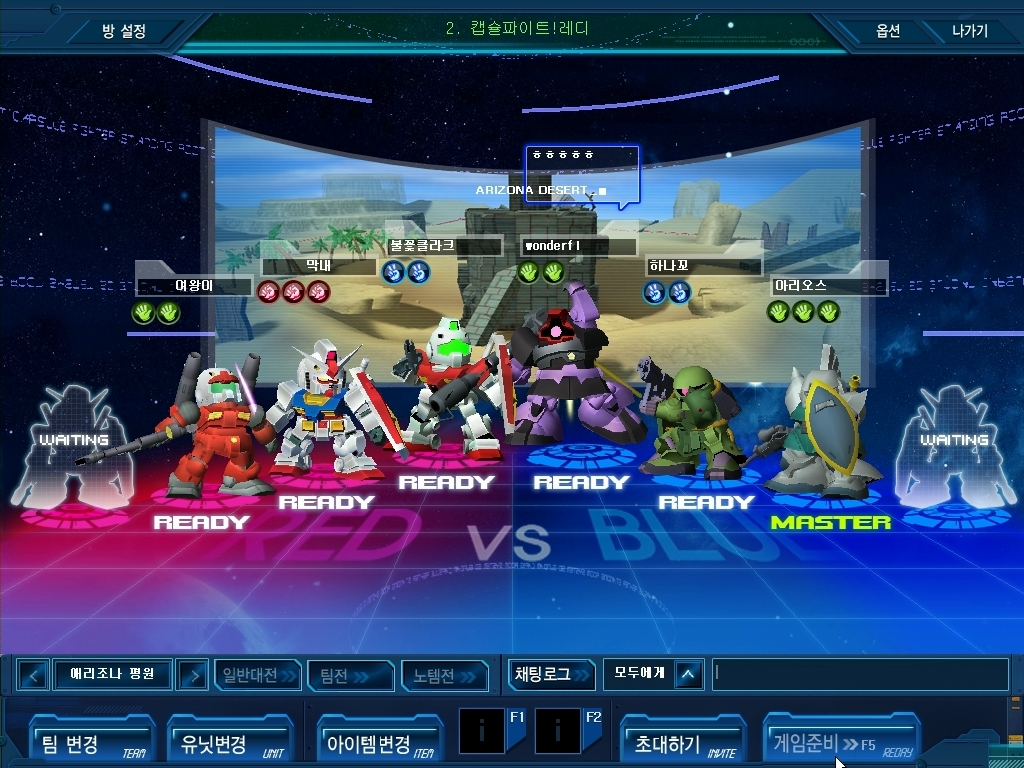Ready up with 게임준비 button
Screen dimensions: 1024x768
coord(838,742)
